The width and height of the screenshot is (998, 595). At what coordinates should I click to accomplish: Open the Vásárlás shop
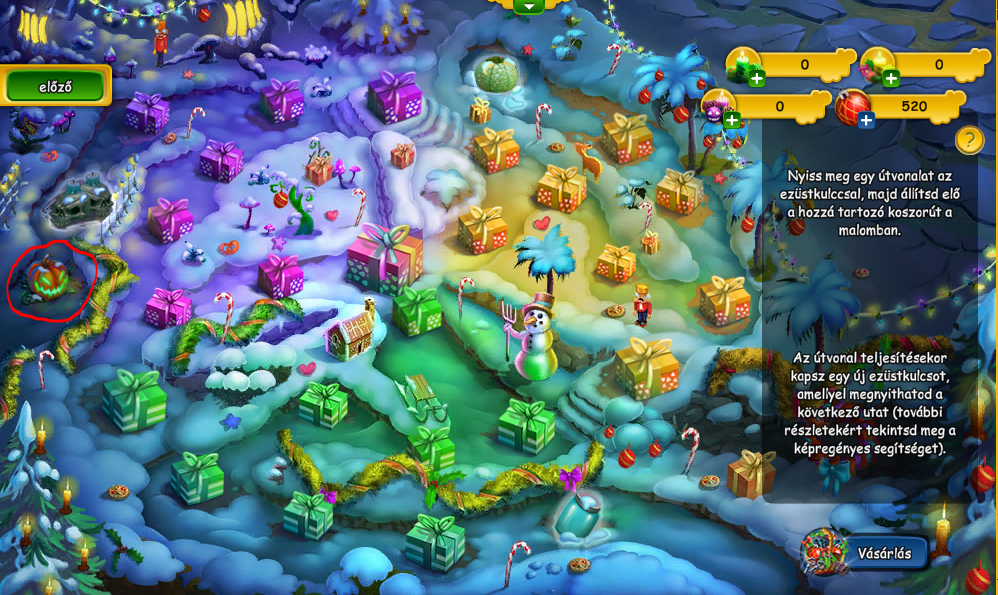click(866, 553)
